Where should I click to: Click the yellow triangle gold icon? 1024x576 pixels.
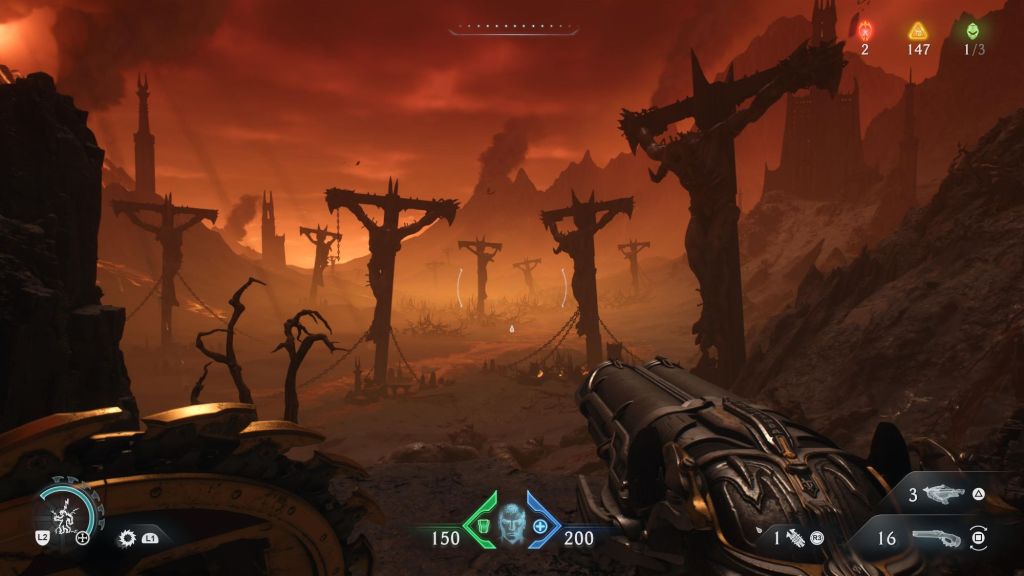pyautogui.click(x=917, y=31)
